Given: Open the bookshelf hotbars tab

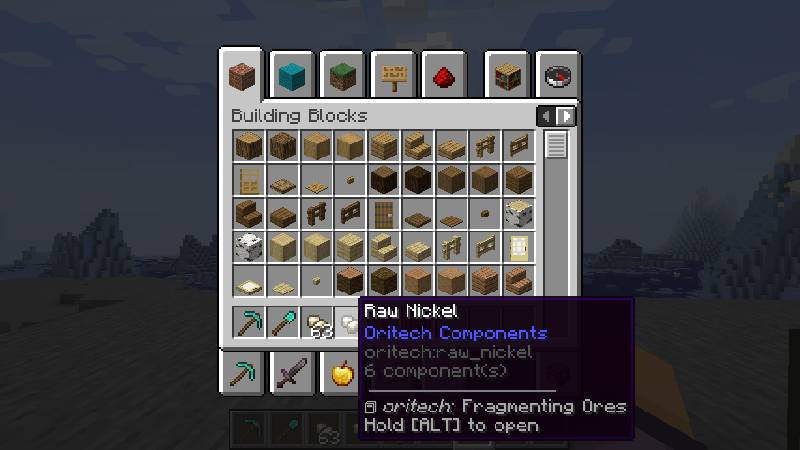Looking at the screenshot, I should tap(506, 75).
